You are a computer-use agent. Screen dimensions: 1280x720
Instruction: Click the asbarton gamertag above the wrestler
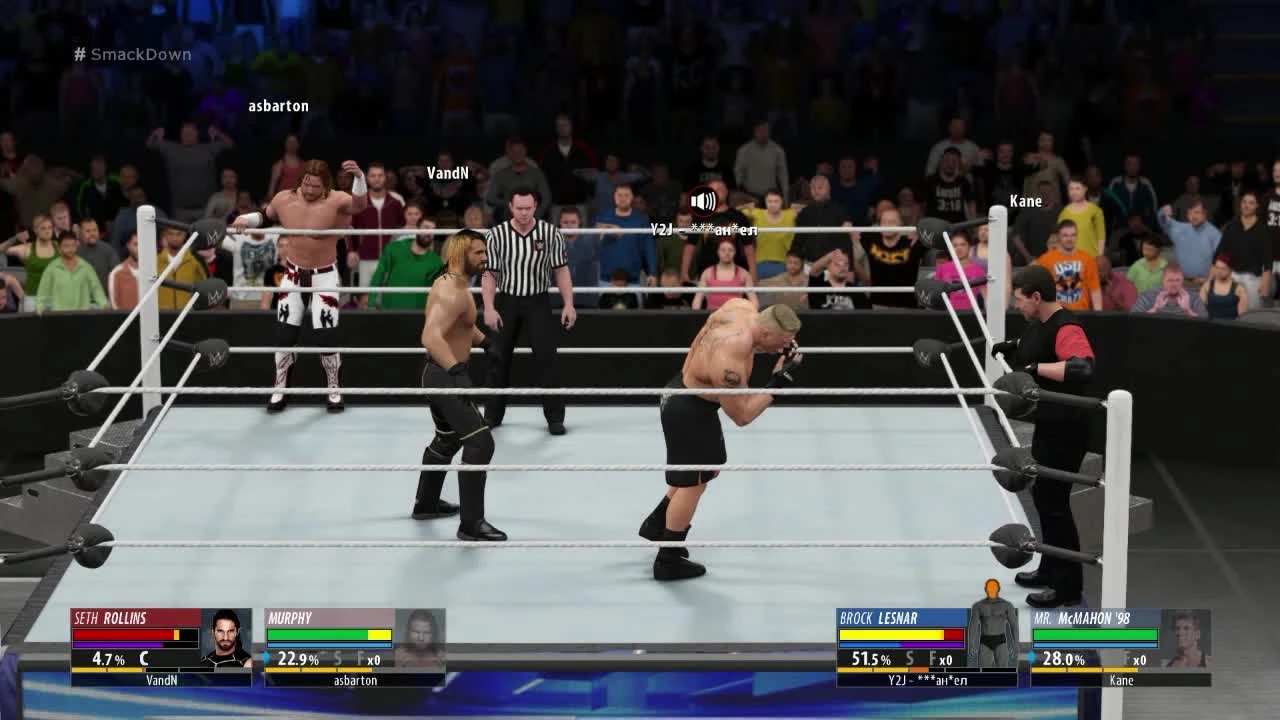[x=279, y=105]
